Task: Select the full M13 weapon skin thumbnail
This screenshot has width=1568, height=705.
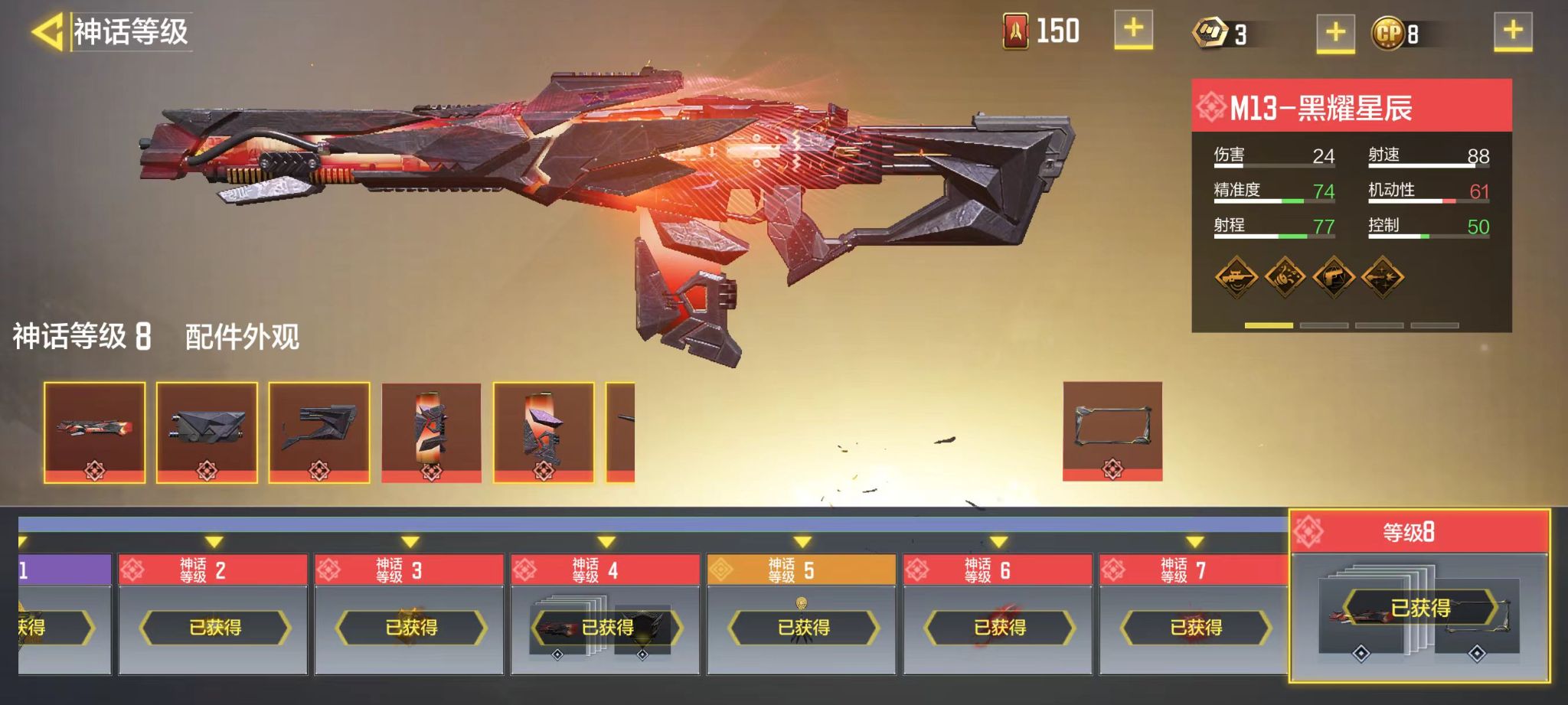Action: tap(94, 432)
